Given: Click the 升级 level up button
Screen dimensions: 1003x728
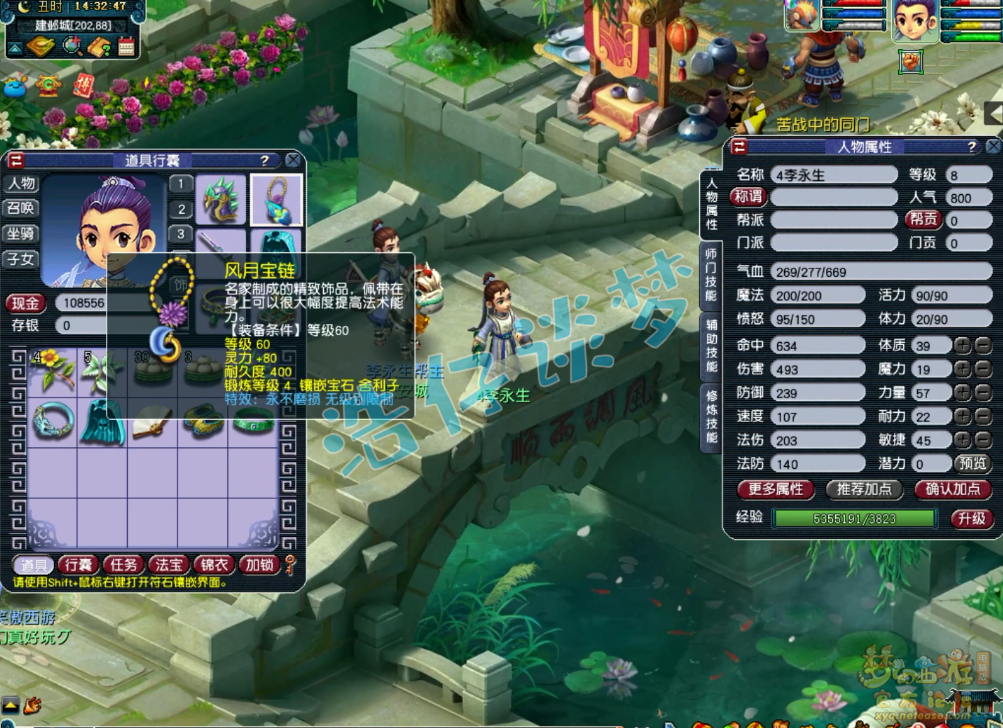Looking at the screenshot, I should pyautogui.click(x=970, y=518).
